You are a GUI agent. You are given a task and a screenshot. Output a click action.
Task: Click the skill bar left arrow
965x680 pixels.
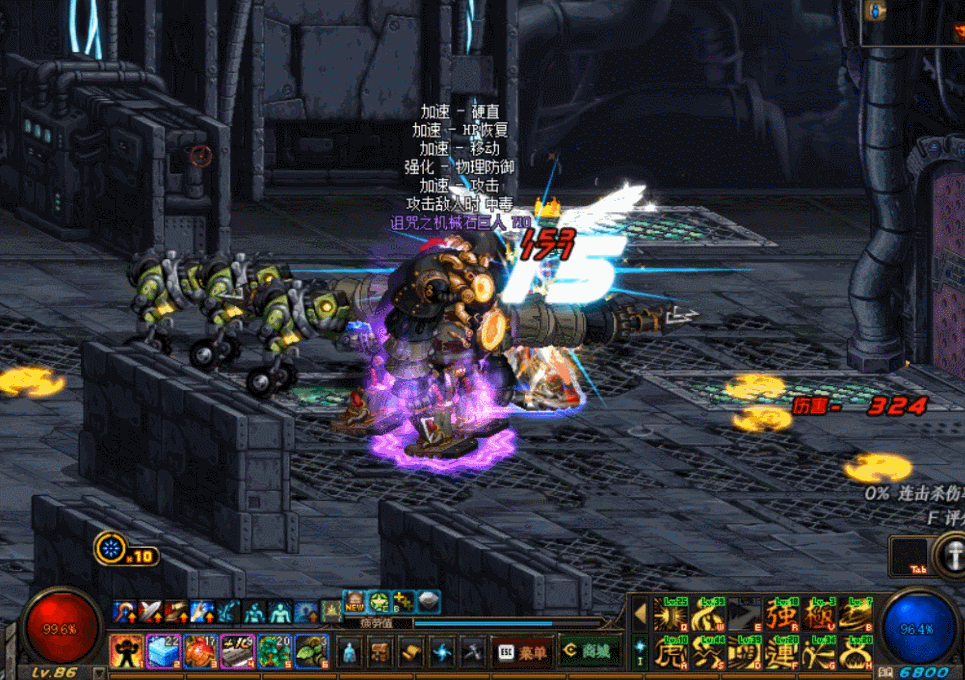pyautogui.click(x=639, y=612)
